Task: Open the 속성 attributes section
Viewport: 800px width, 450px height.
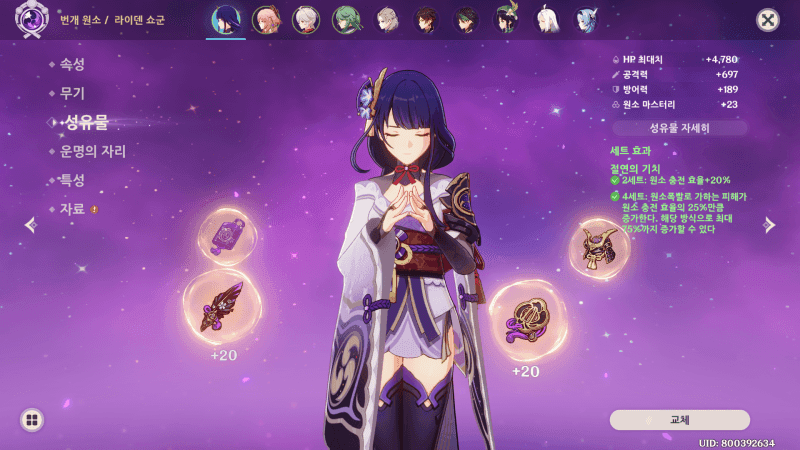Action: click(x=72, y=64)
